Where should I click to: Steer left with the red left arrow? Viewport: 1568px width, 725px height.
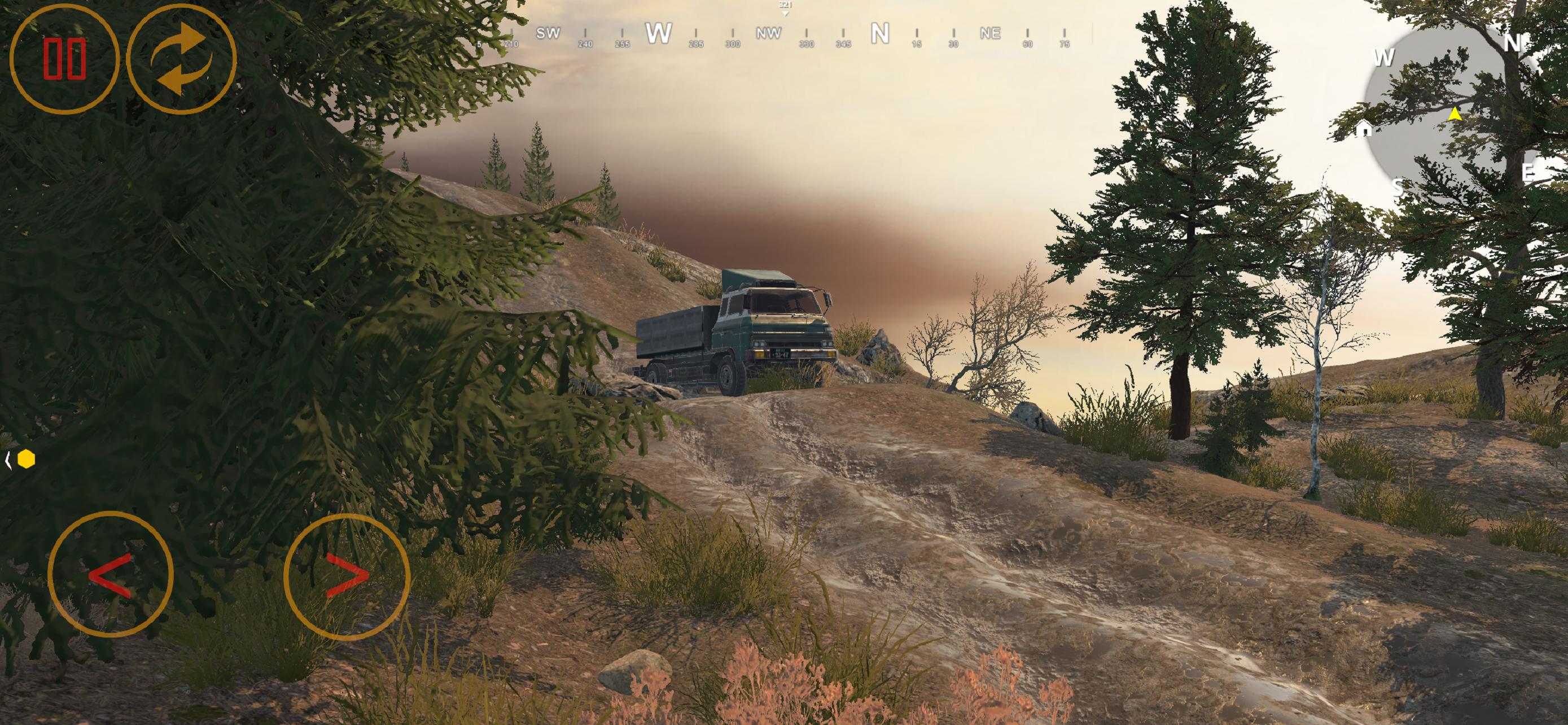[110, 574]
